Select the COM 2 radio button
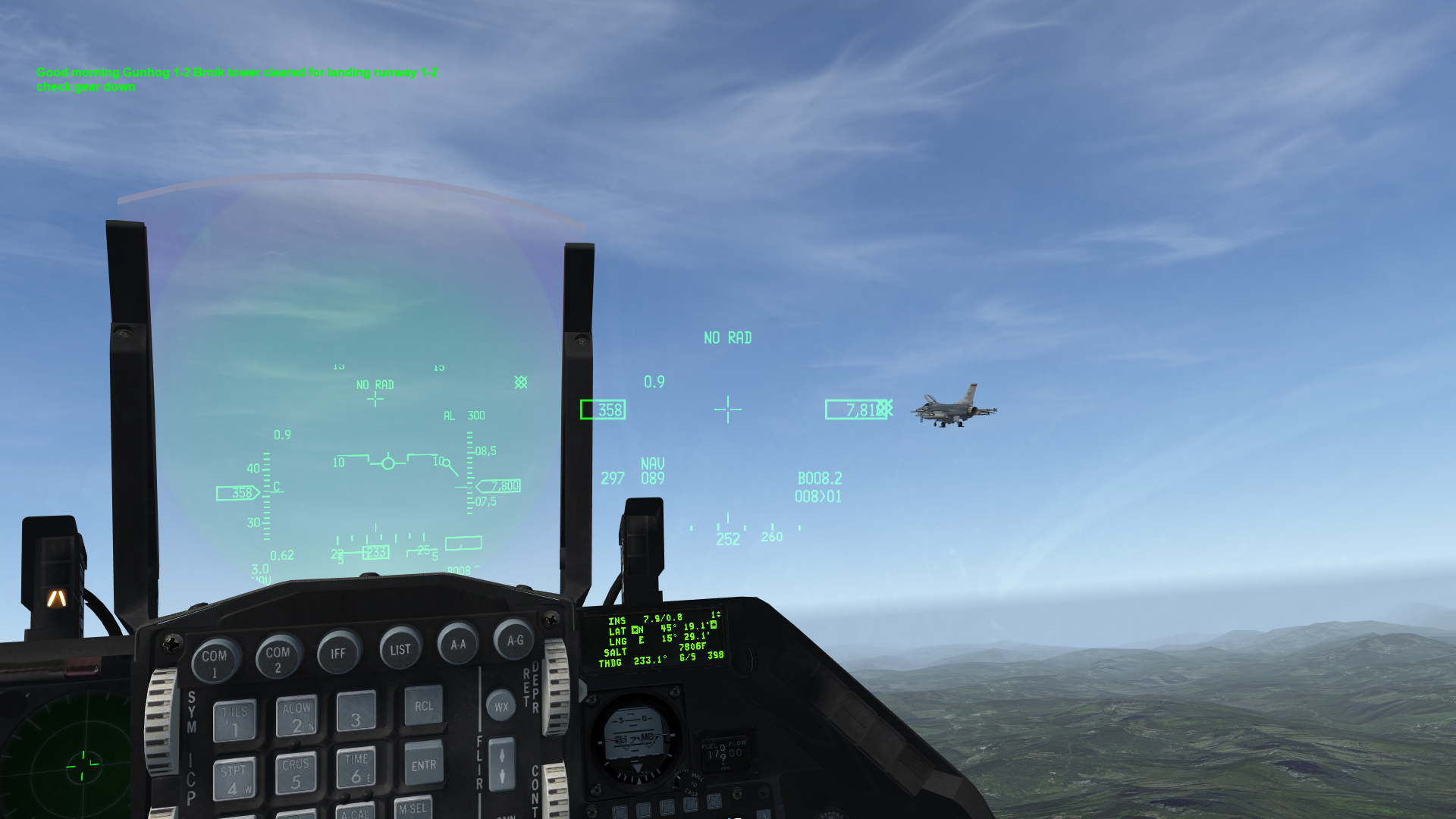 (x=278, y=657)
